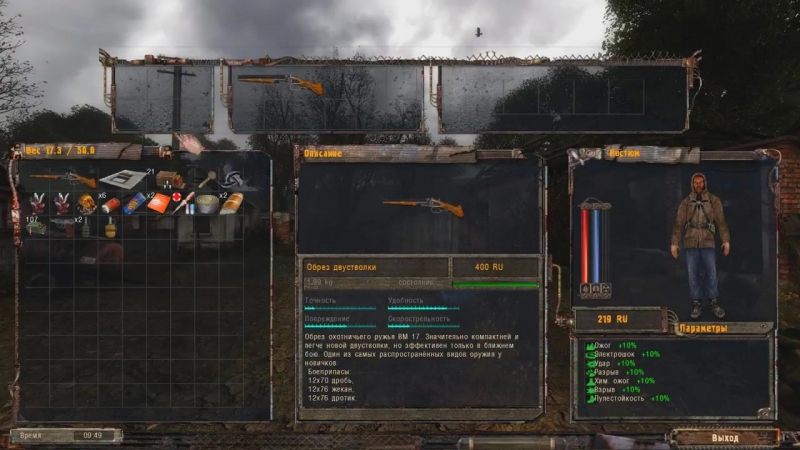800x450 pixels.
Task: Pick the red tin can stack x6
Action: pyautogui.click(x=110, y=205)
